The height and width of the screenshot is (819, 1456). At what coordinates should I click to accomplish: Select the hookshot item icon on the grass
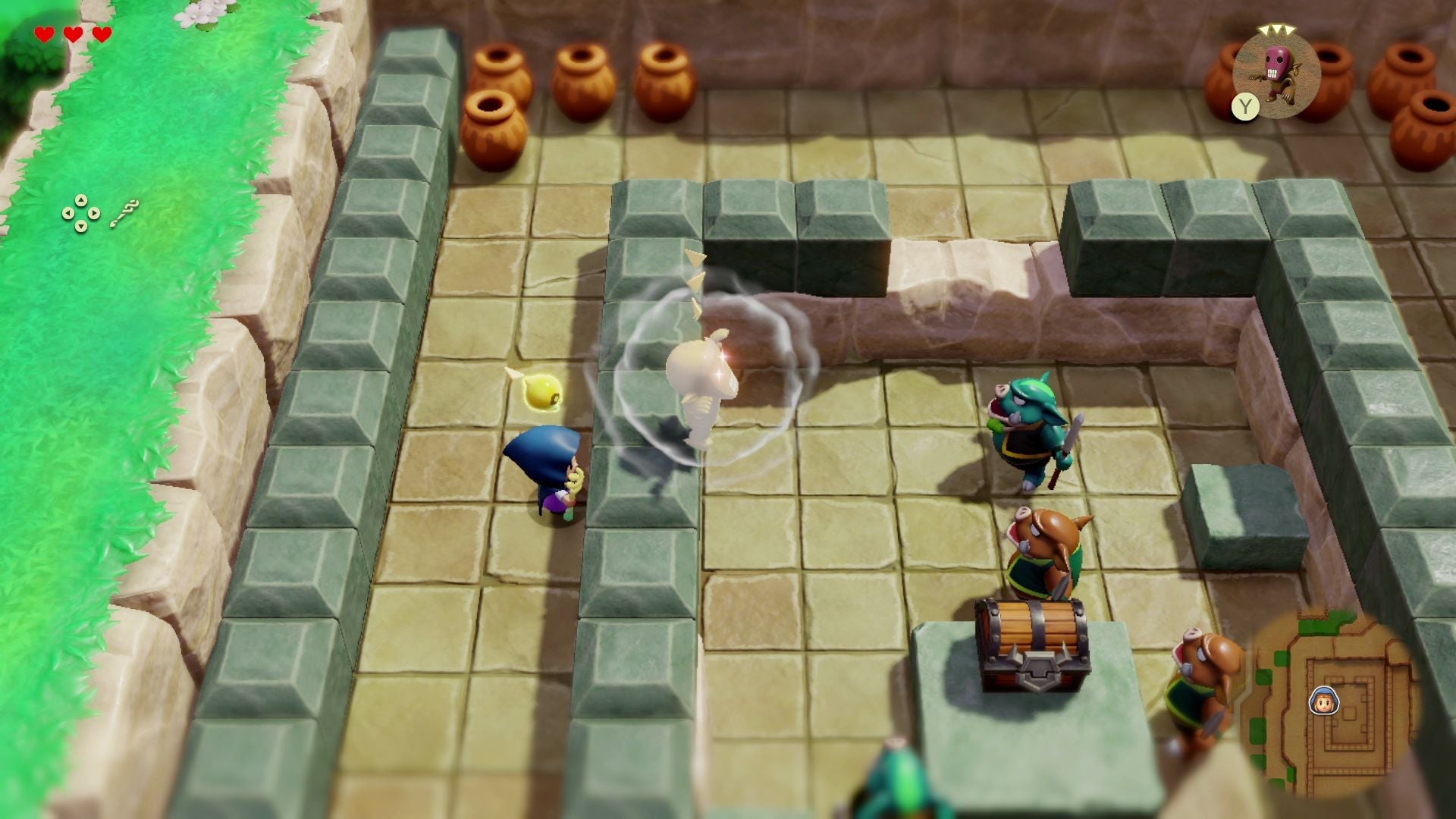[124, 215]
